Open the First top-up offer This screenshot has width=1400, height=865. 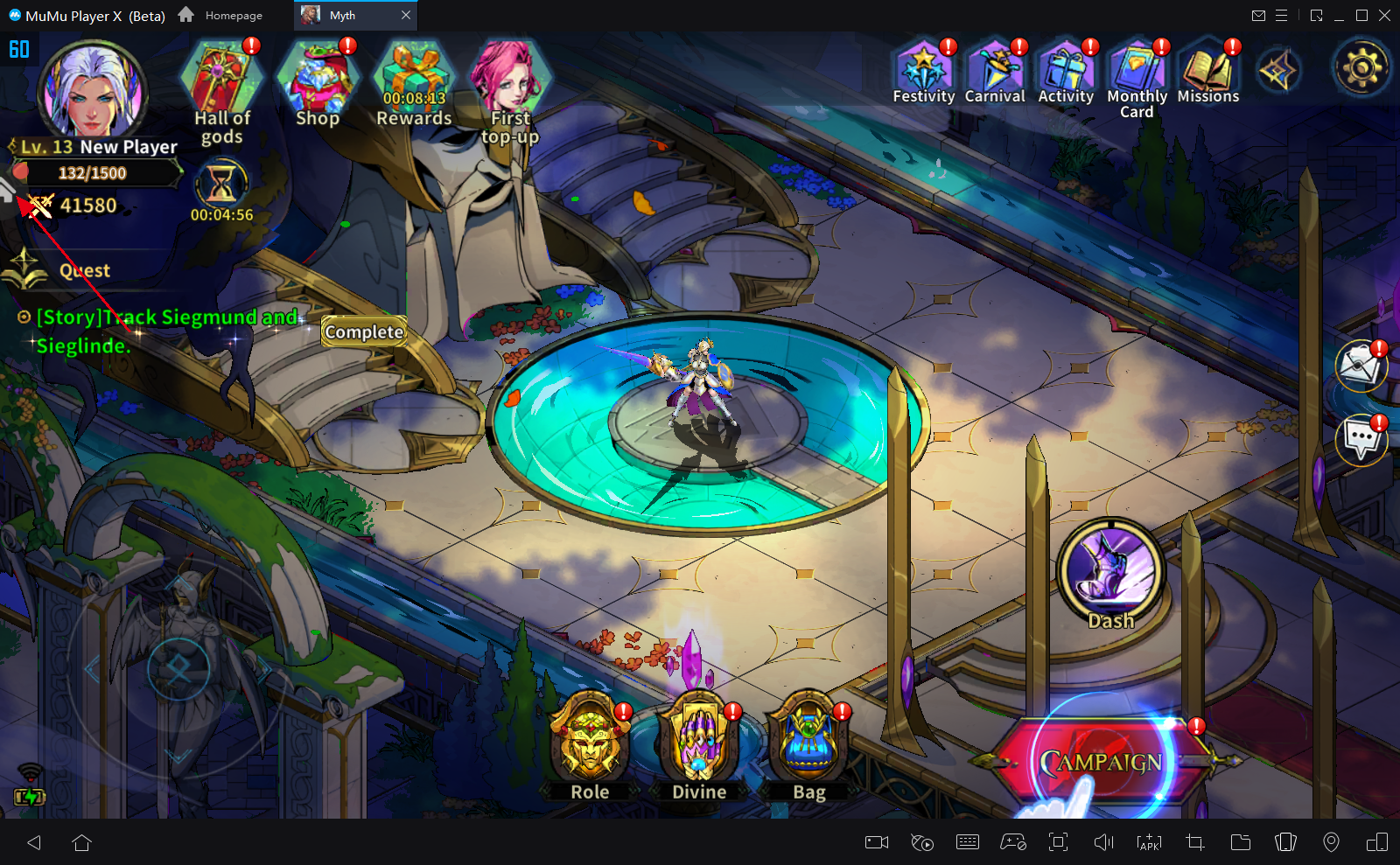pyautogui.click(x=510, y=80)
